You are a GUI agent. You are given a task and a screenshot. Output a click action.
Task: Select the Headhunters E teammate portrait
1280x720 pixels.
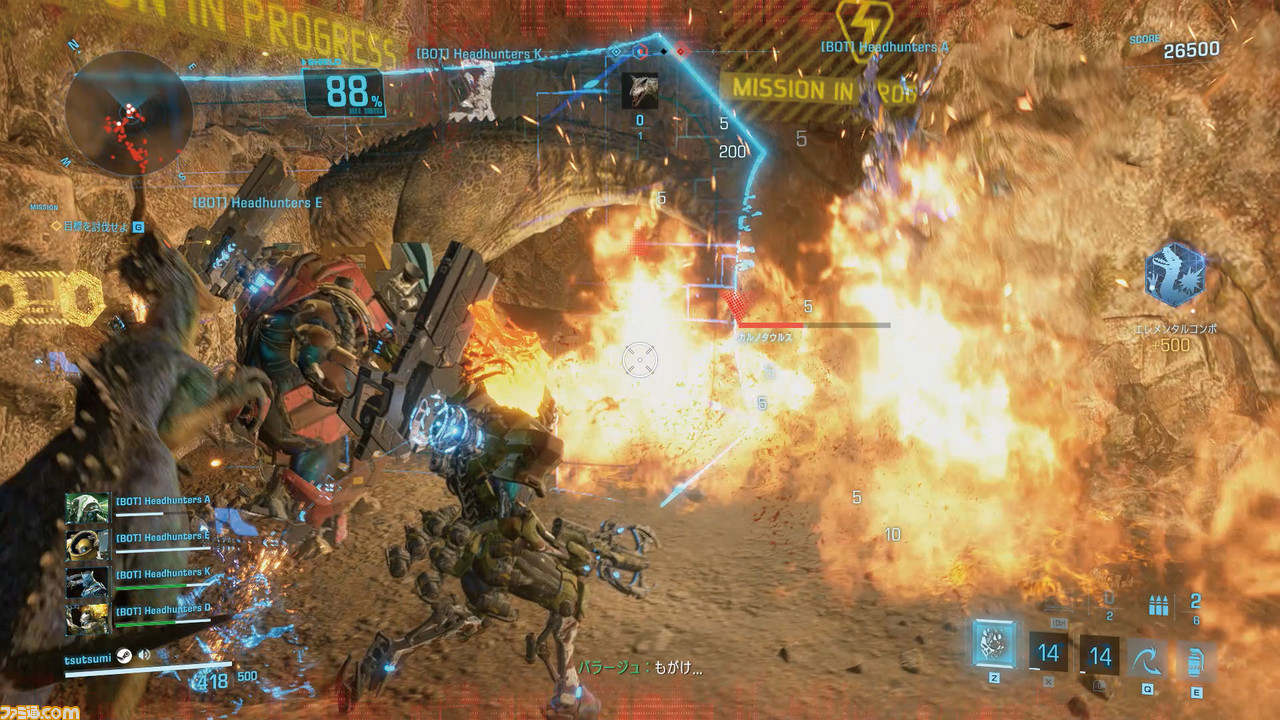87,543
